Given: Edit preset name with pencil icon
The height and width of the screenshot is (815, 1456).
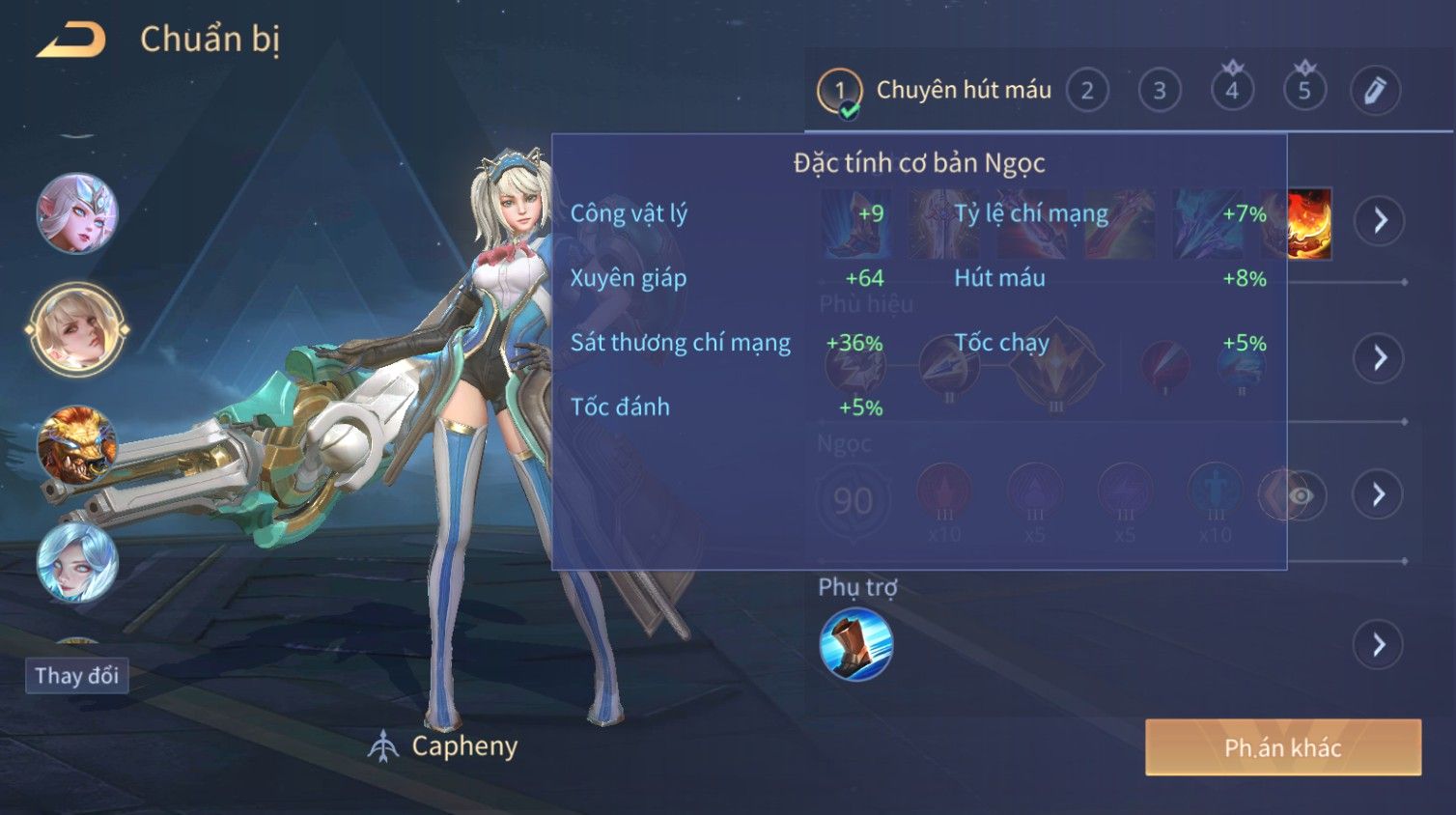Looking at the screenshot, I should click(1375, 91).
